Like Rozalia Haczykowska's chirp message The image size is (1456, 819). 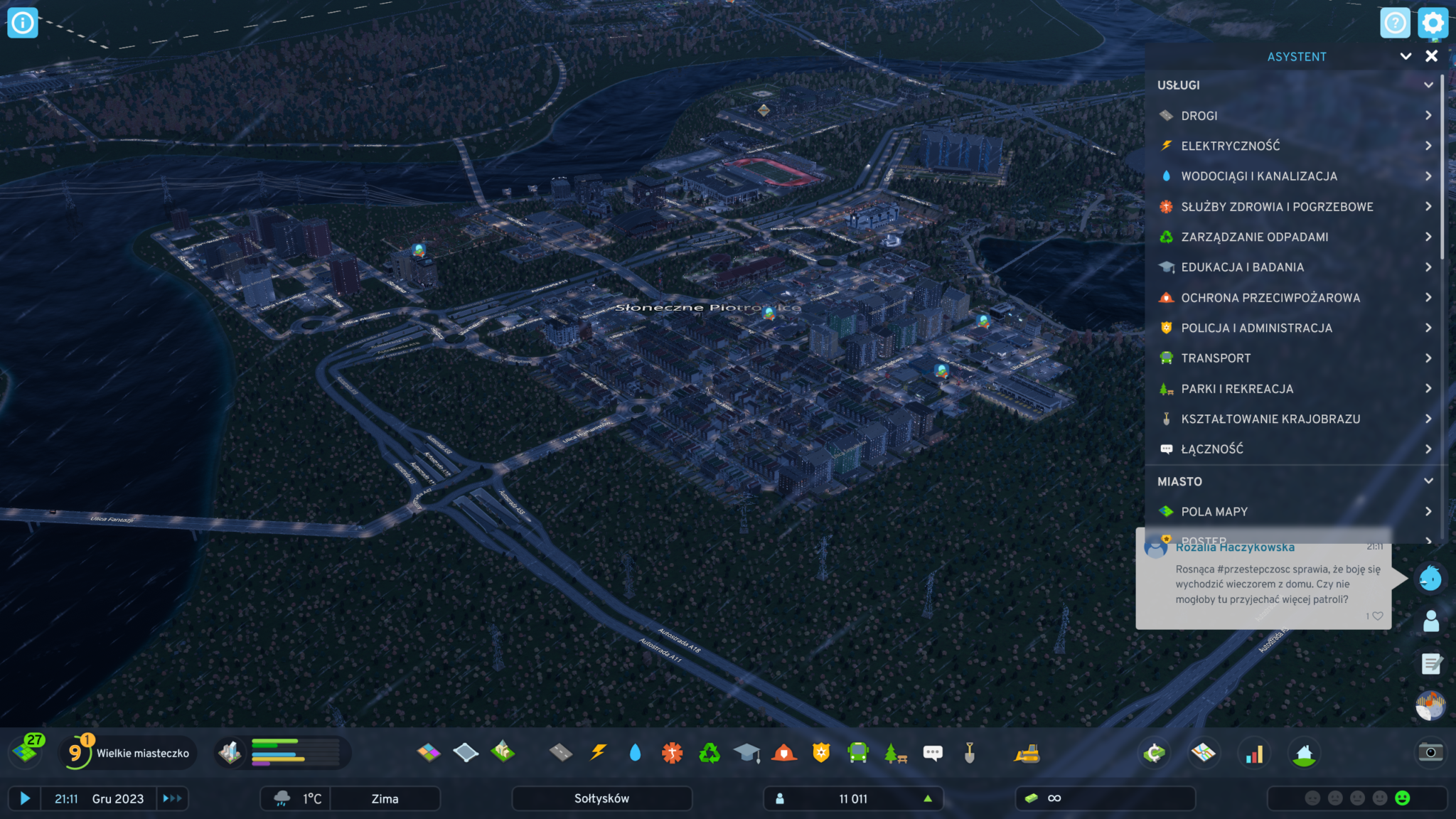click(x=1378, y=616)
